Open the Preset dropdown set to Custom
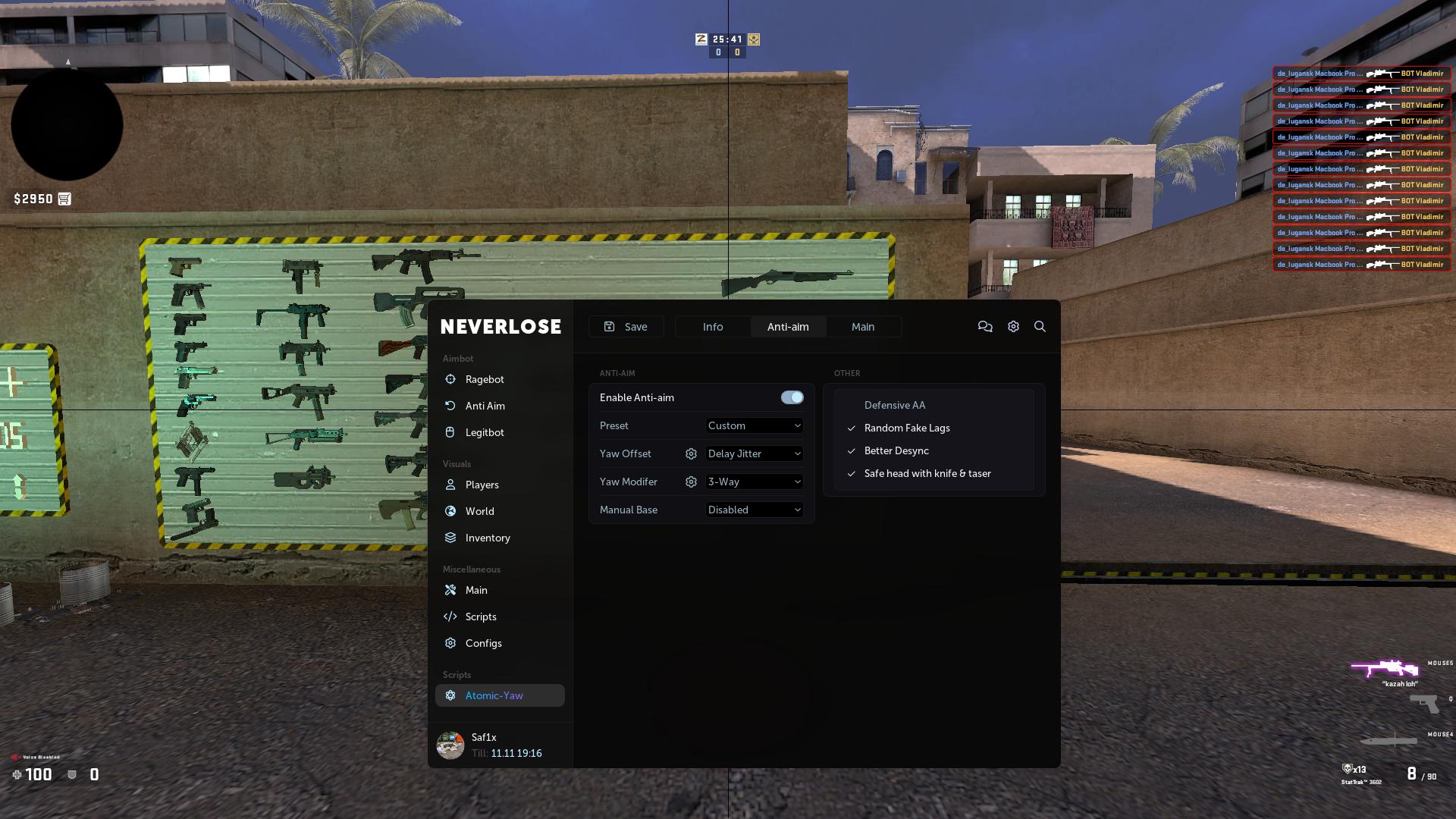Viewport: 1456px width, 819px height. [753, 425]
